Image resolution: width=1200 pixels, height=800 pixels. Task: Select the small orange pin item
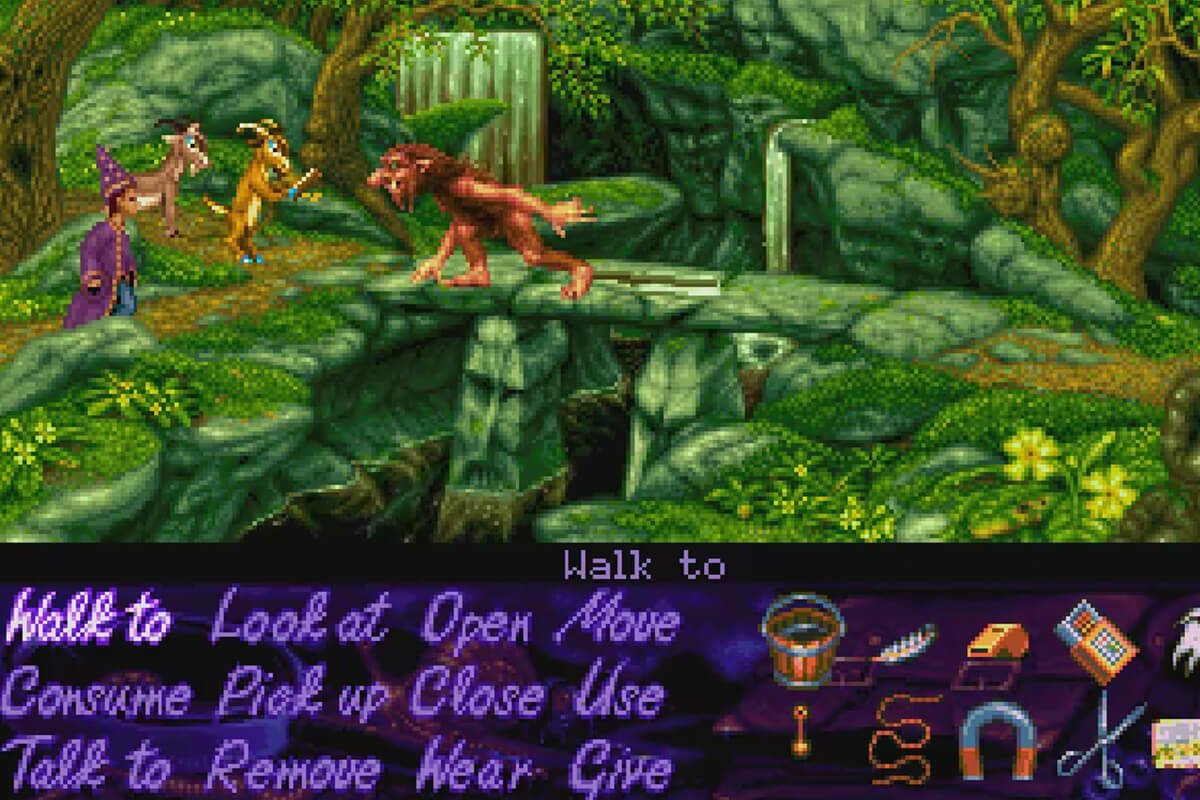pyautogui.click(x=800, y=731)
